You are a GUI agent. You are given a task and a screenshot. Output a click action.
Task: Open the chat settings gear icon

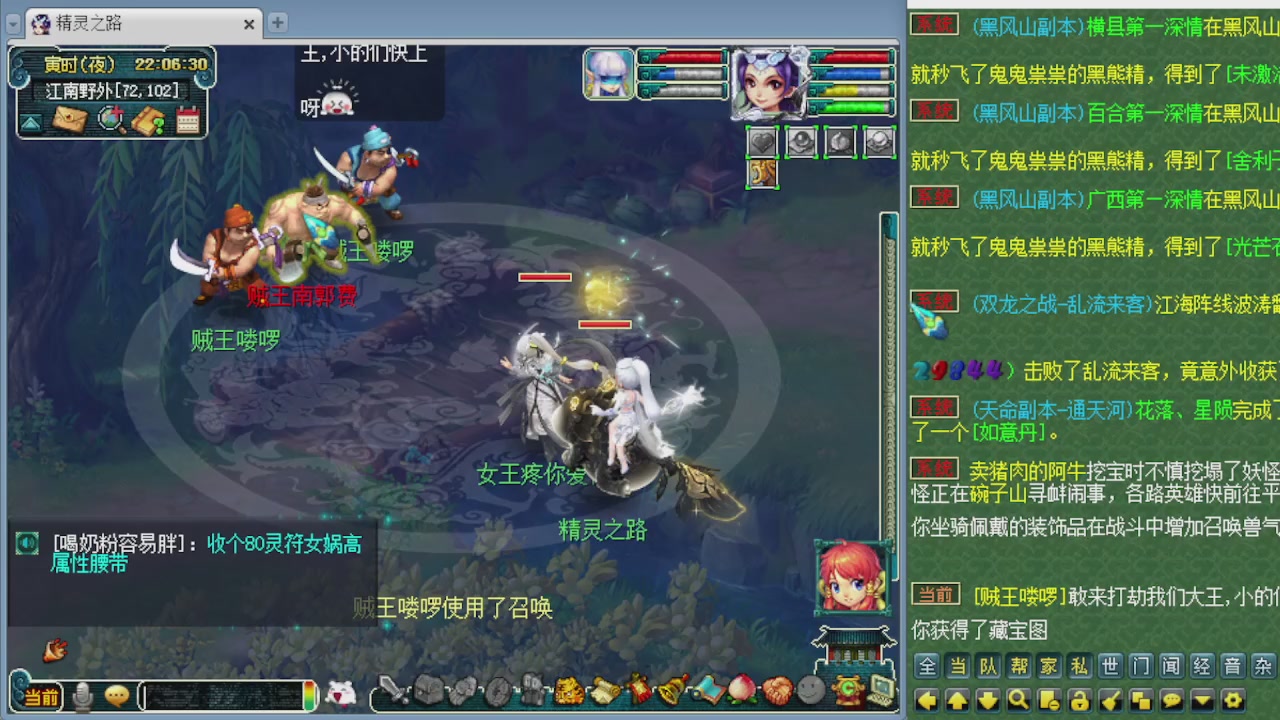[x=1234, y=699]
